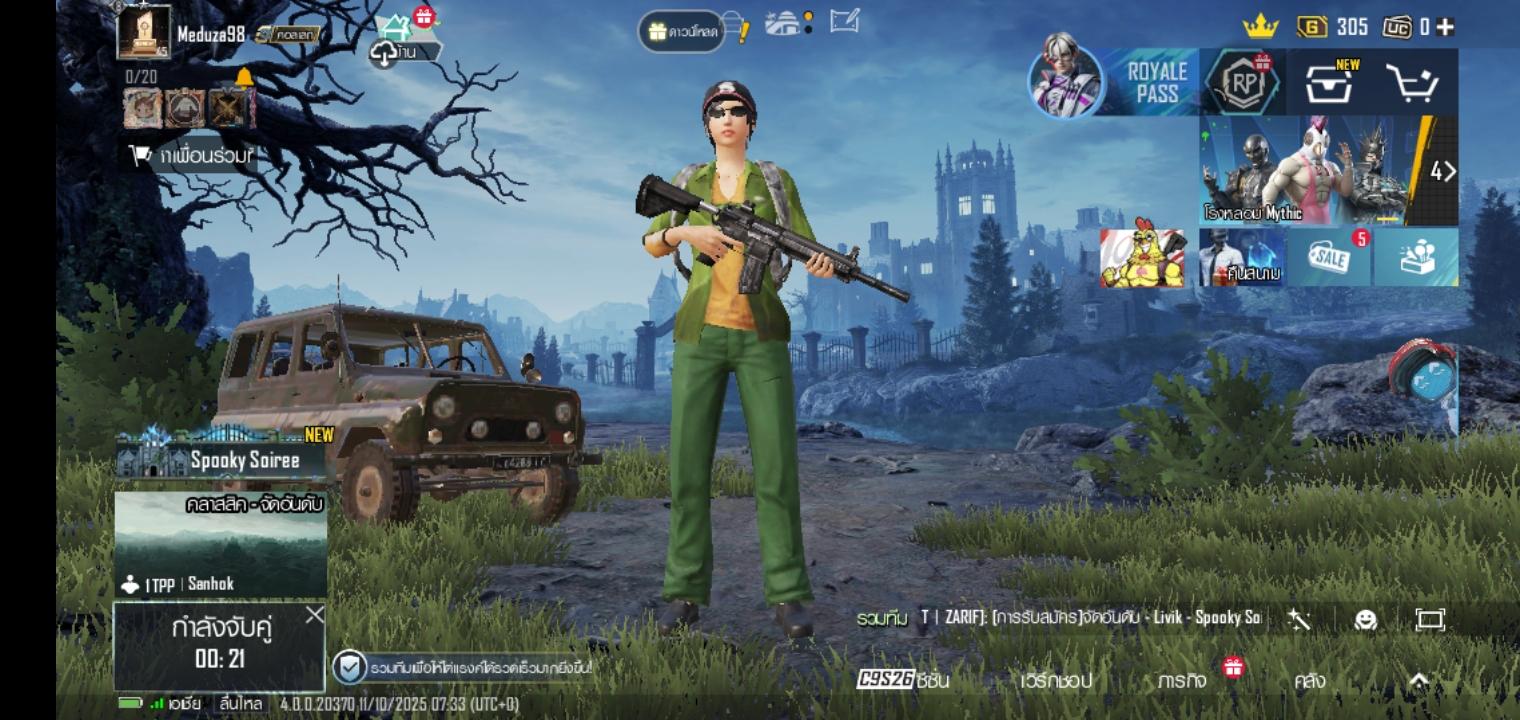Add UC with the plus button
Viewport: 1520px width, 720px height.
click(1445, 27)
